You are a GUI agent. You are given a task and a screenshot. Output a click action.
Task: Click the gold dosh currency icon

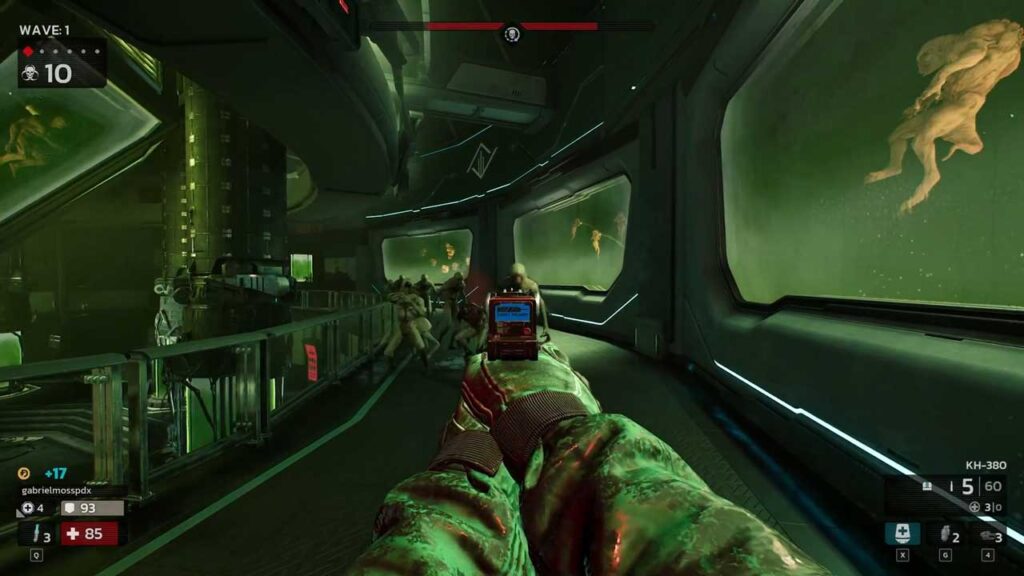(24, 474)
